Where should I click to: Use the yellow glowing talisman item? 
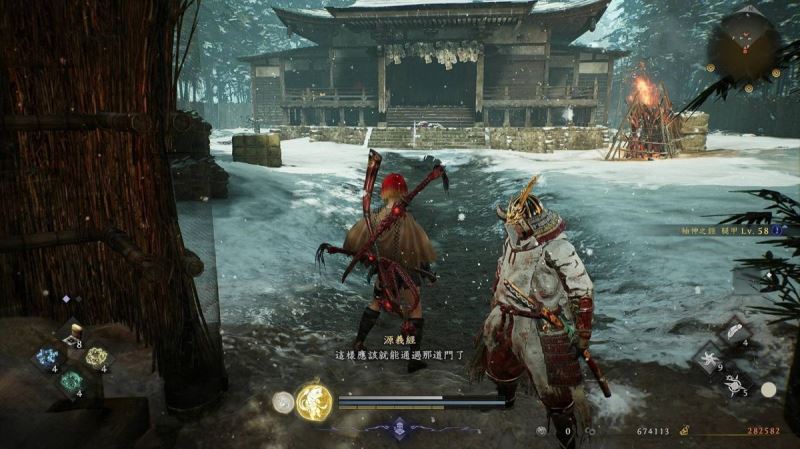(x=96, y=357)
